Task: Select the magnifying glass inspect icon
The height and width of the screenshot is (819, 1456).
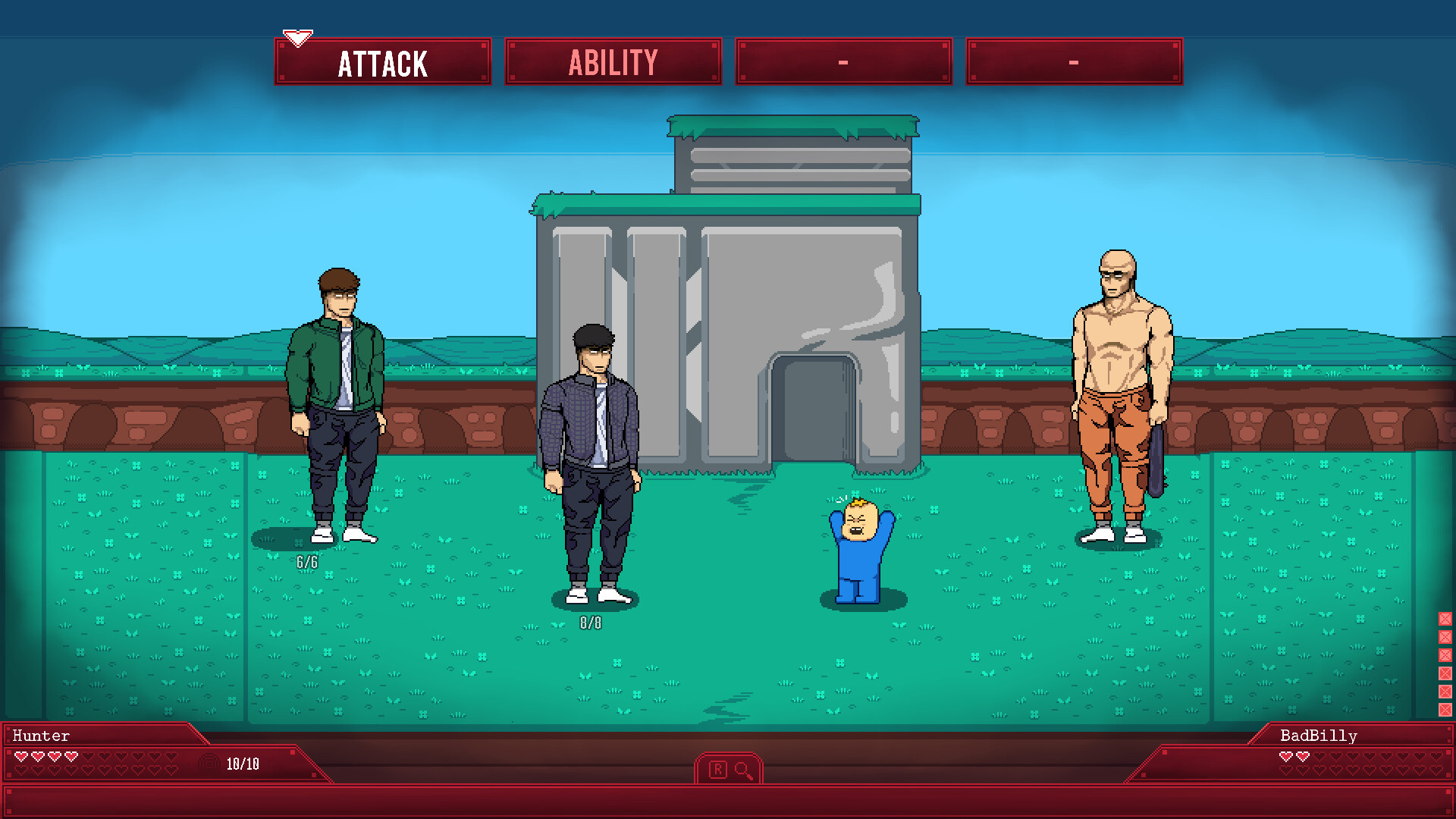Action: pos(742,769)
